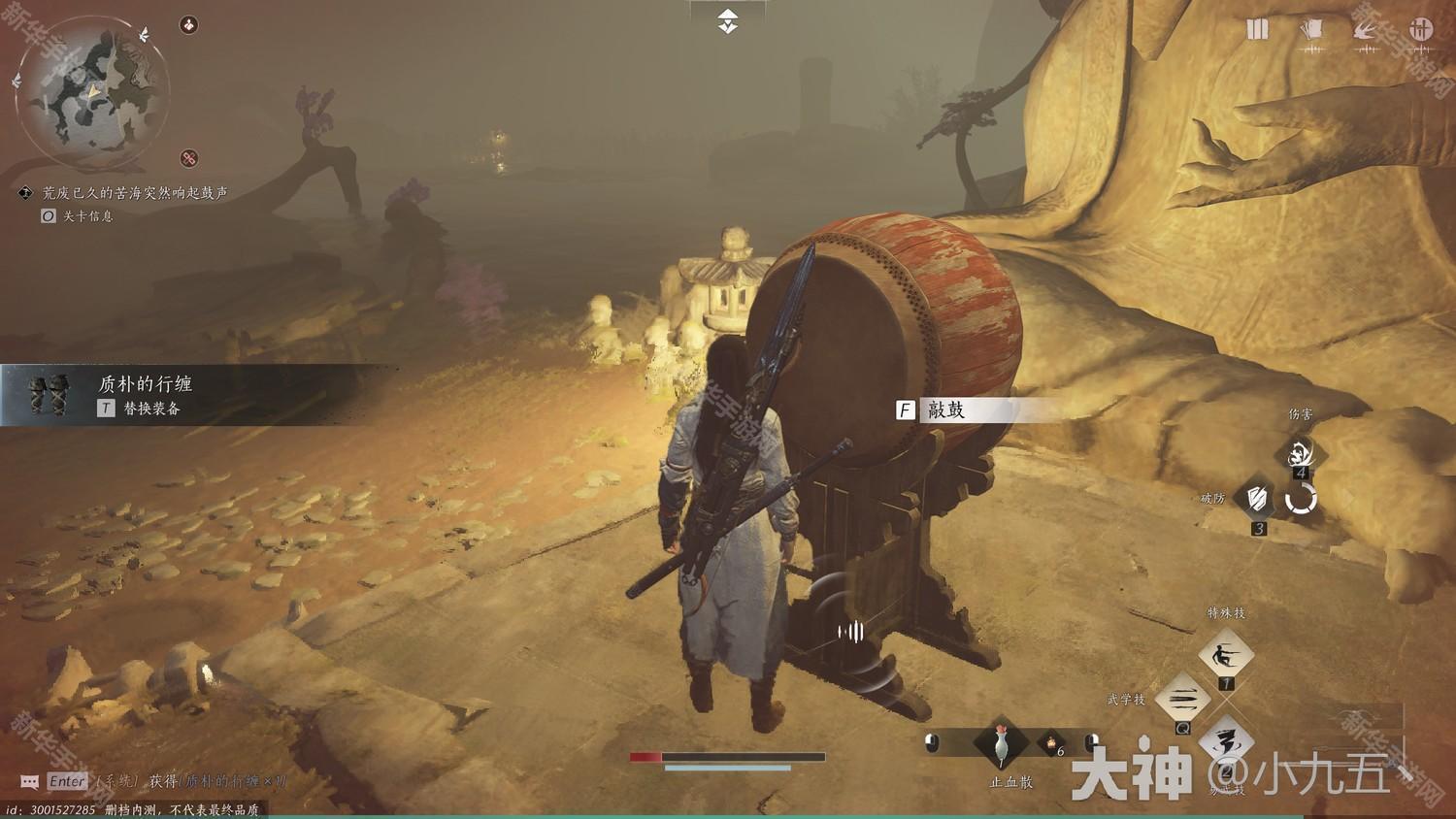Use the 特殊技 special skill icon
1456x819 pixels.
pyautogui.click(x=1225, y=657)
